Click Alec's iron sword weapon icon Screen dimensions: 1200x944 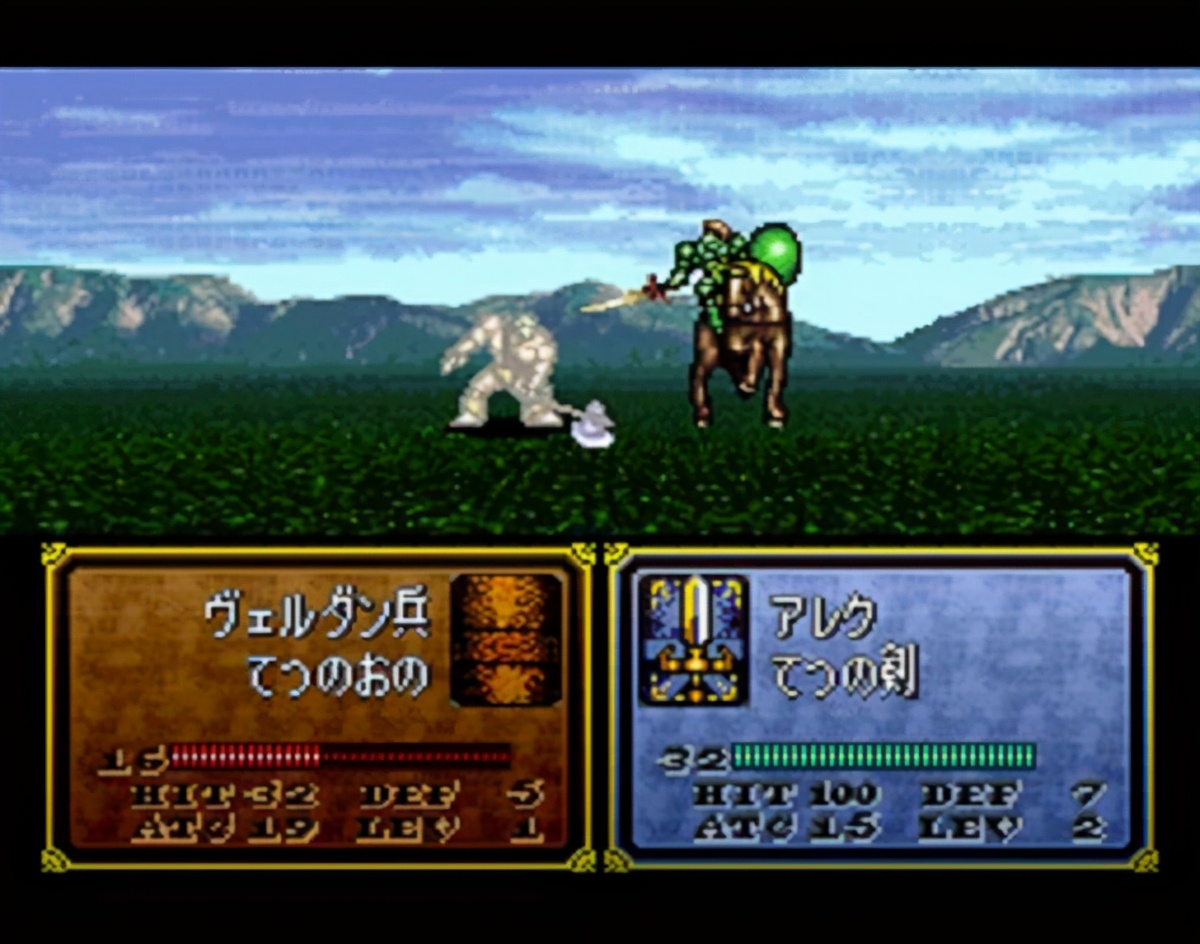coord(693,639)
